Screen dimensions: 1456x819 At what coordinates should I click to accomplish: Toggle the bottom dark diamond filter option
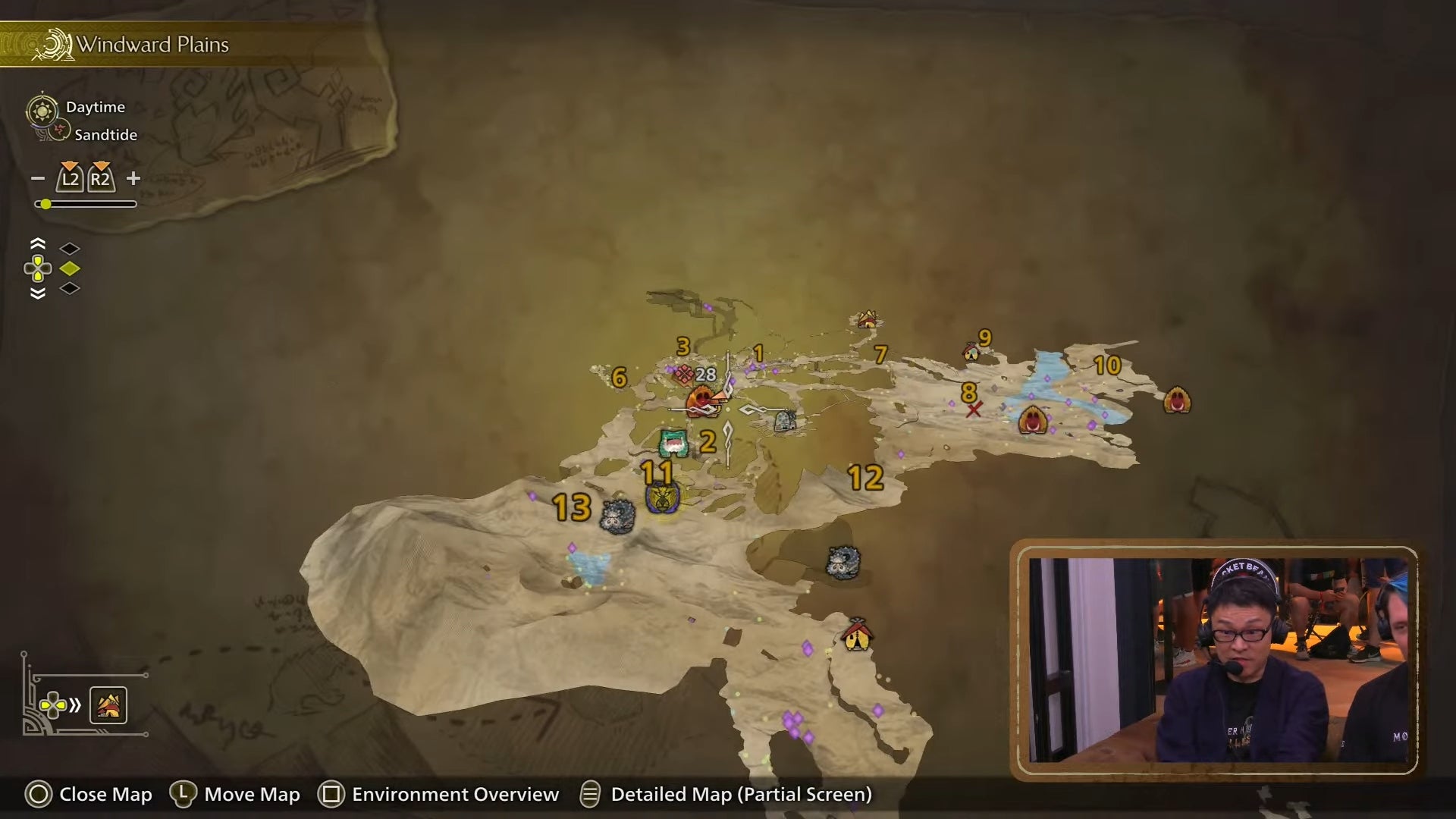(70, 289)
